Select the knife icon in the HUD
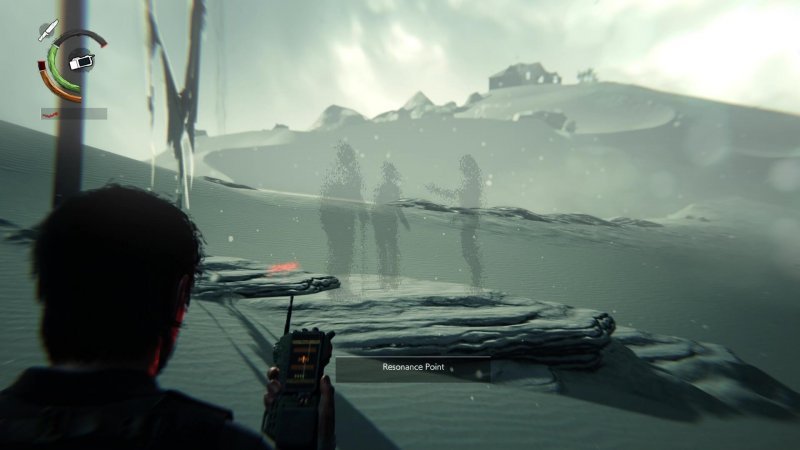Viewport: 800px width, 450px height. tap(46, 31)
